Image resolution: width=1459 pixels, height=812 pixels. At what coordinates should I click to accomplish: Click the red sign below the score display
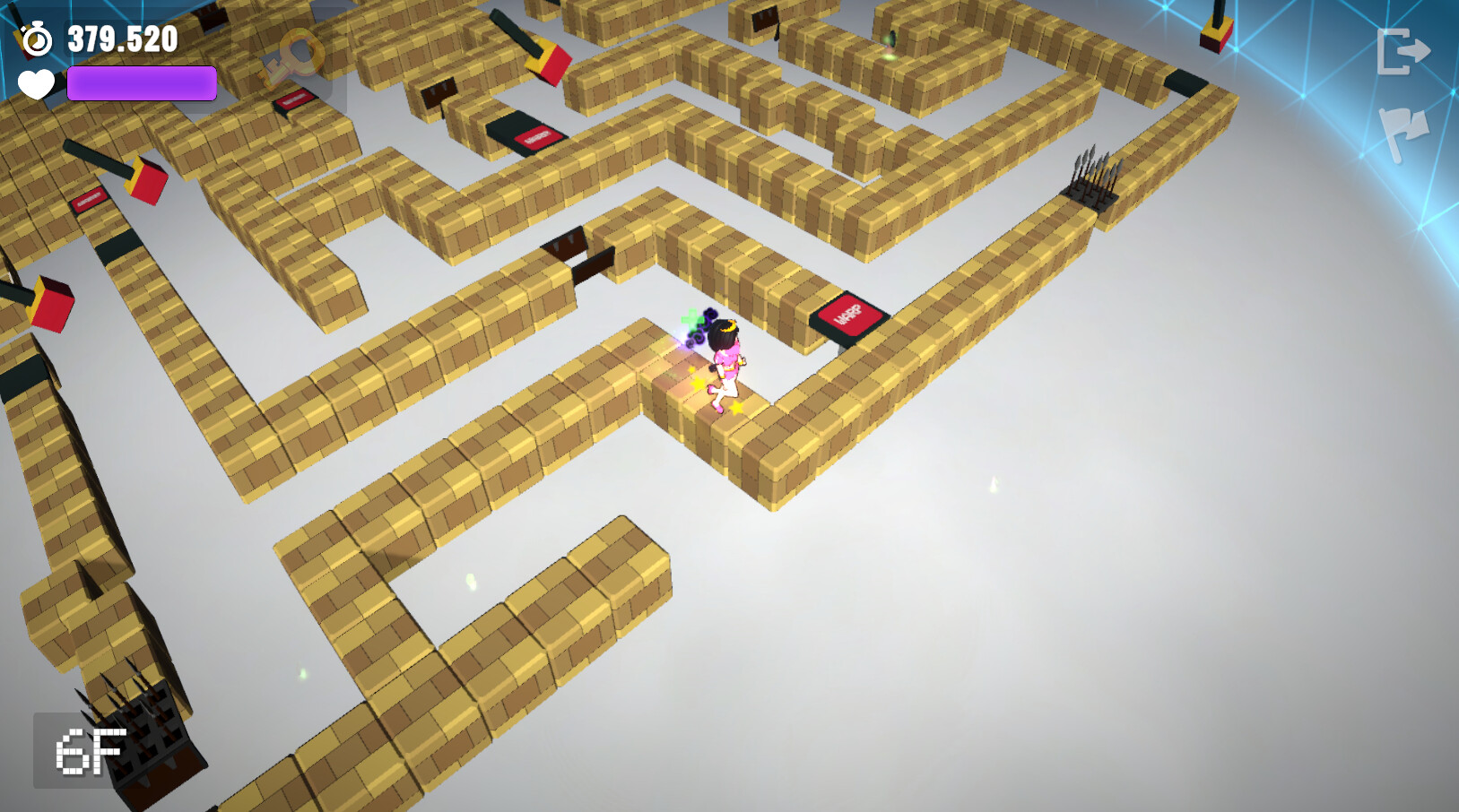pyautogui.click(x=291, y=101)
